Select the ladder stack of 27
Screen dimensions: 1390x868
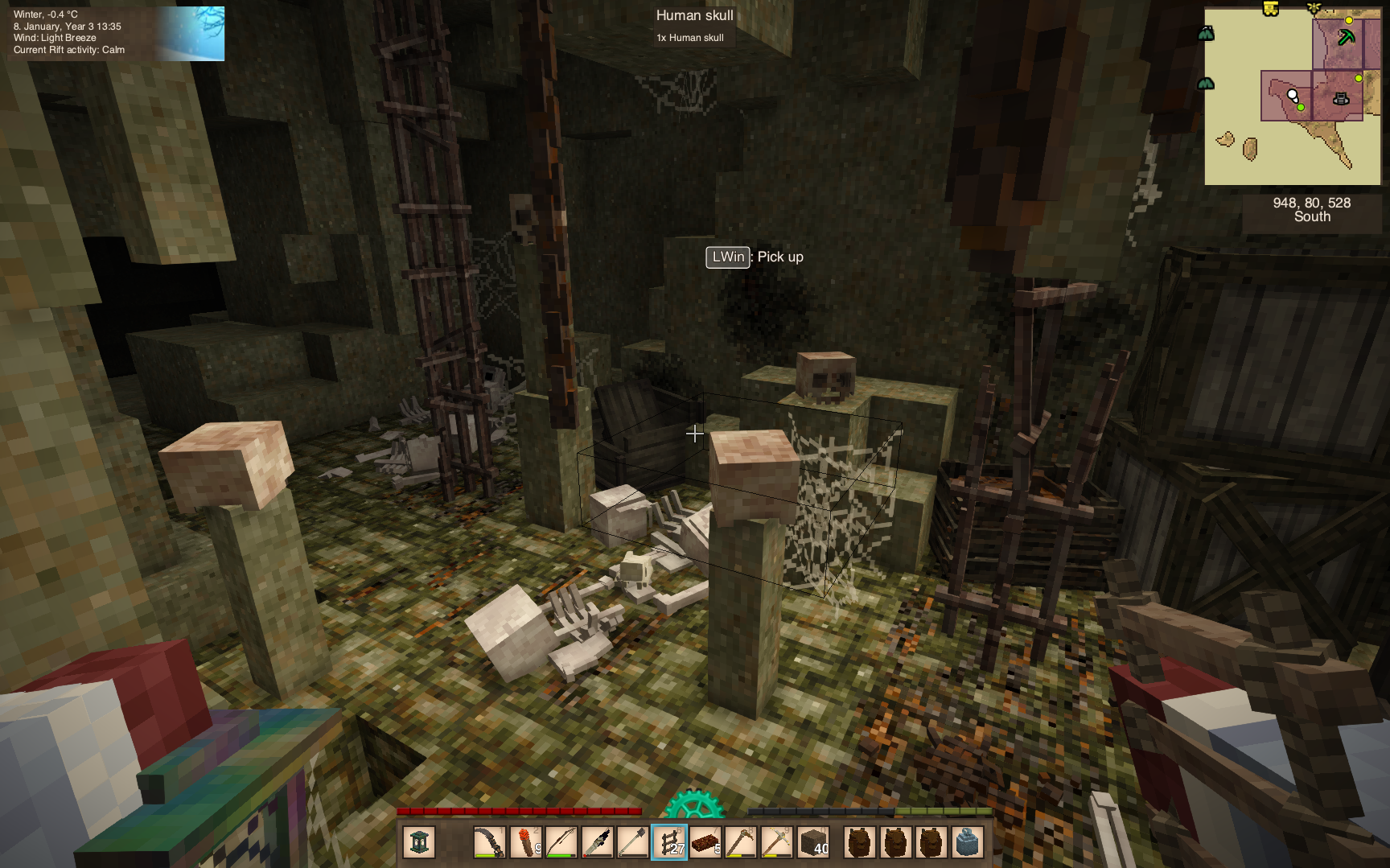(669, 842)
